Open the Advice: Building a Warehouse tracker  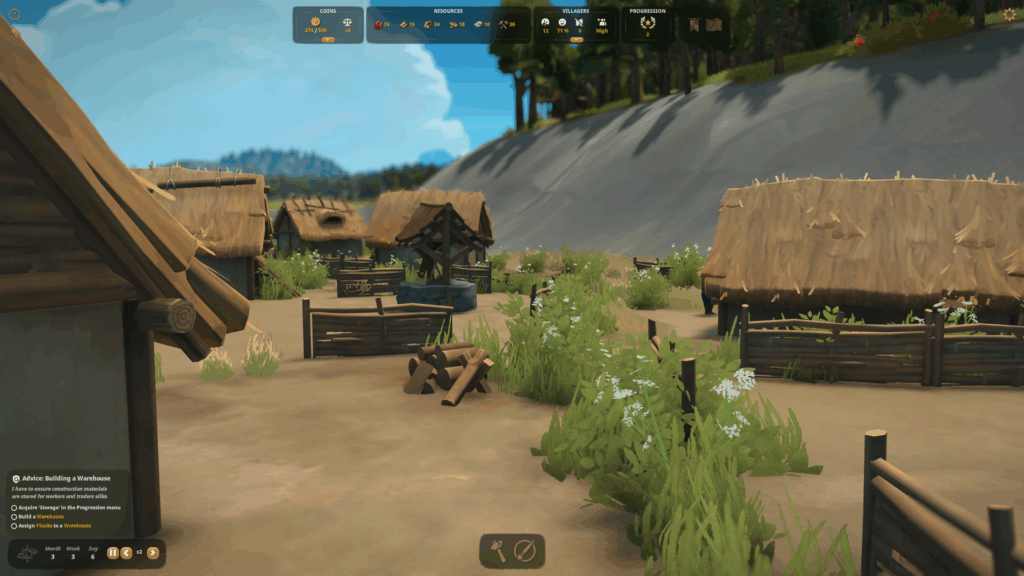62,479
